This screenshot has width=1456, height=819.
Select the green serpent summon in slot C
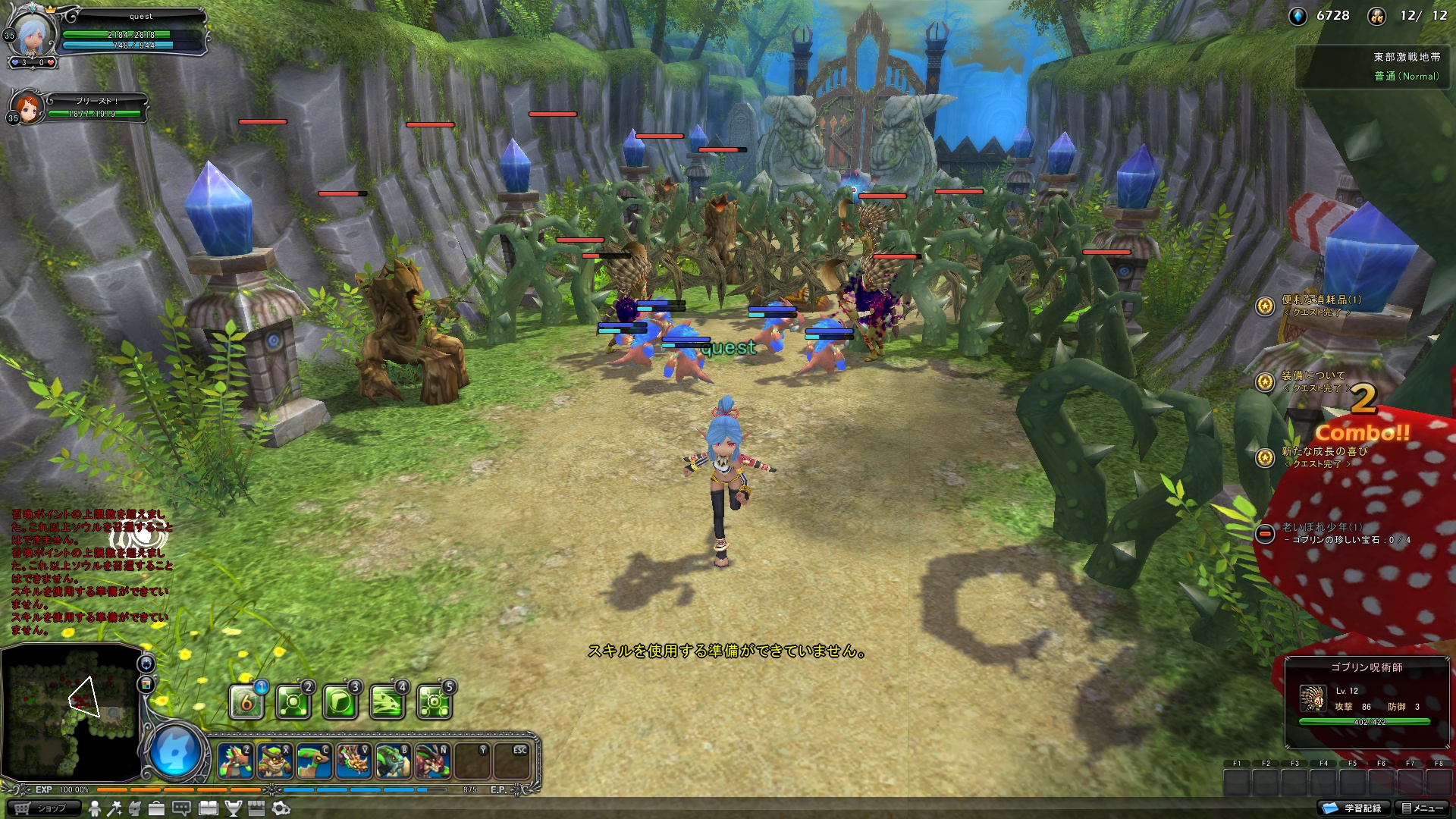pyautogui.click(x=314, y=761)
